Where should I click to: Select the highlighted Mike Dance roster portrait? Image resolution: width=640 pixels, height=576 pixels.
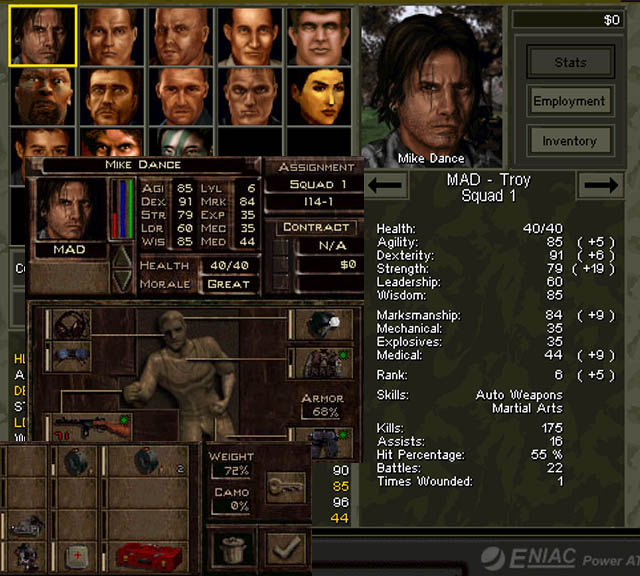click(x=43, y=35)
